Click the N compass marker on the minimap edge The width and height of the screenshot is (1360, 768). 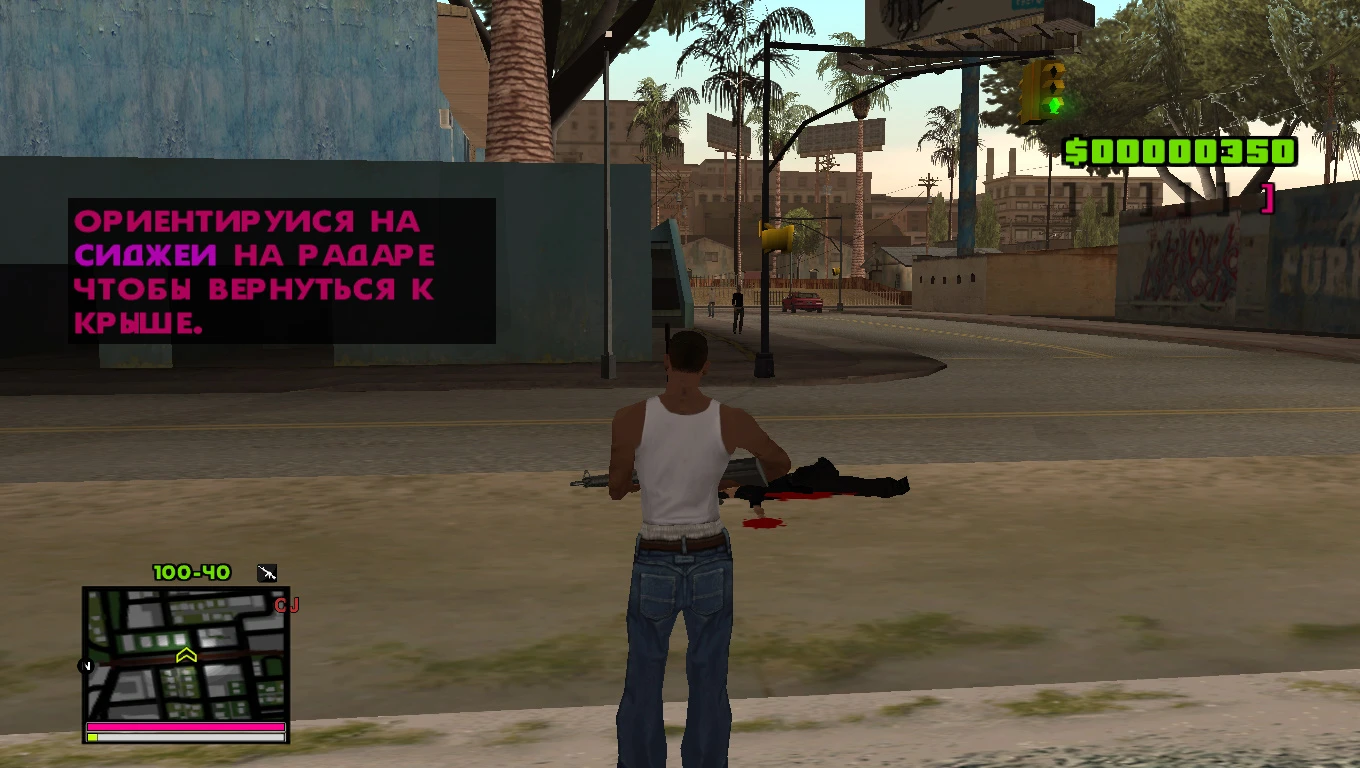coord(85,665)
